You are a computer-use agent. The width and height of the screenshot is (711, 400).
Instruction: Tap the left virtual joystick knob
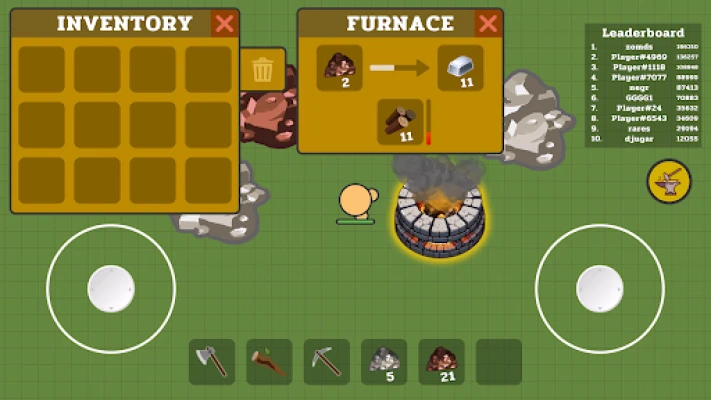coord(110,289)
